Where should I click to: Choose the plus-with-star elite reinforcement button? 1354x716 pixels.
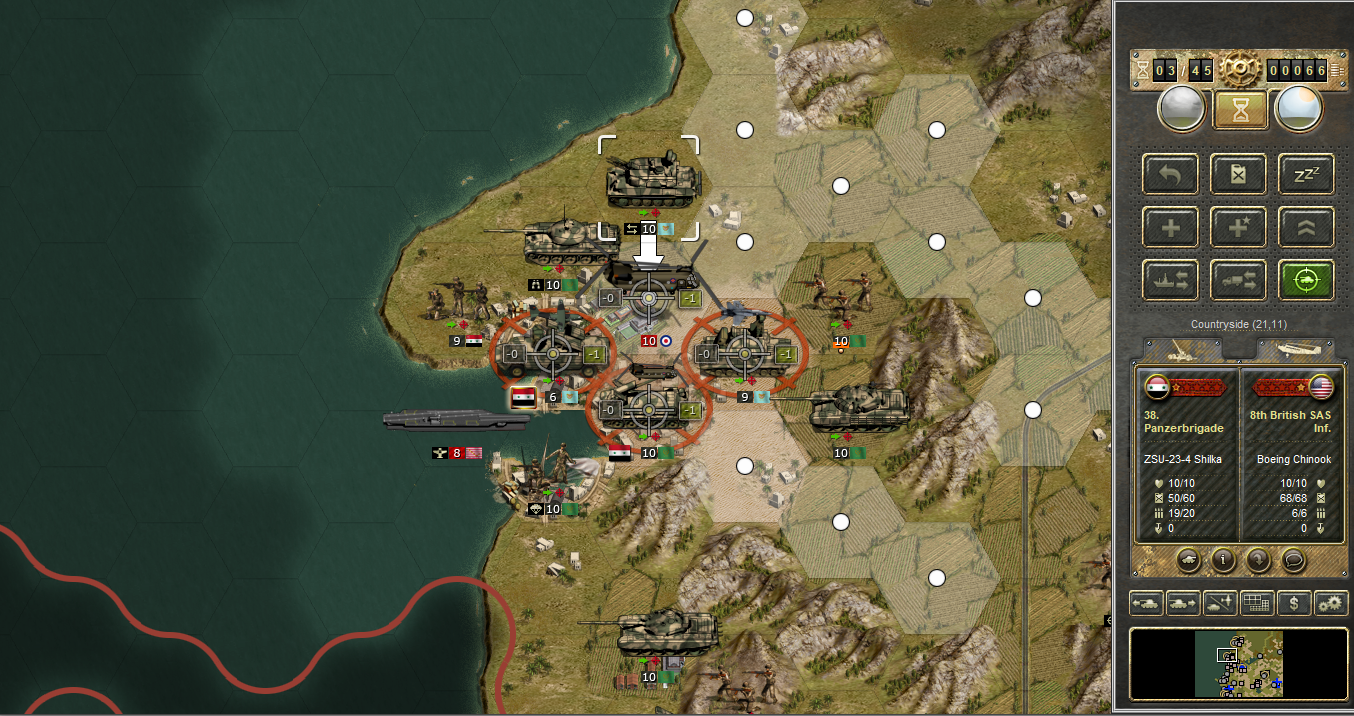point(1238,227)
